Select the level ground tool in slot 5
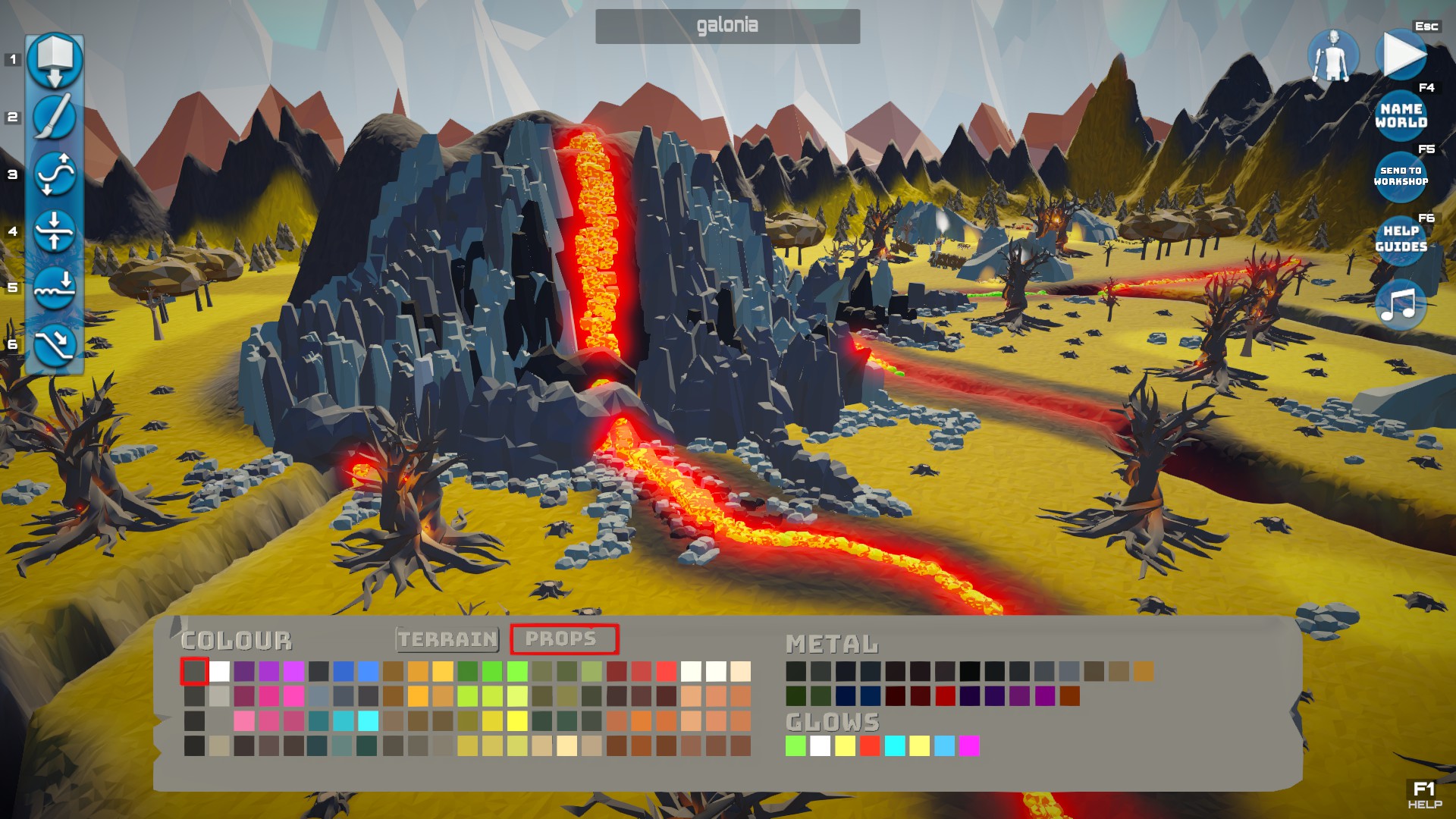The width and height of the screenshot is (1456, 819). click(x=54, y=287)
